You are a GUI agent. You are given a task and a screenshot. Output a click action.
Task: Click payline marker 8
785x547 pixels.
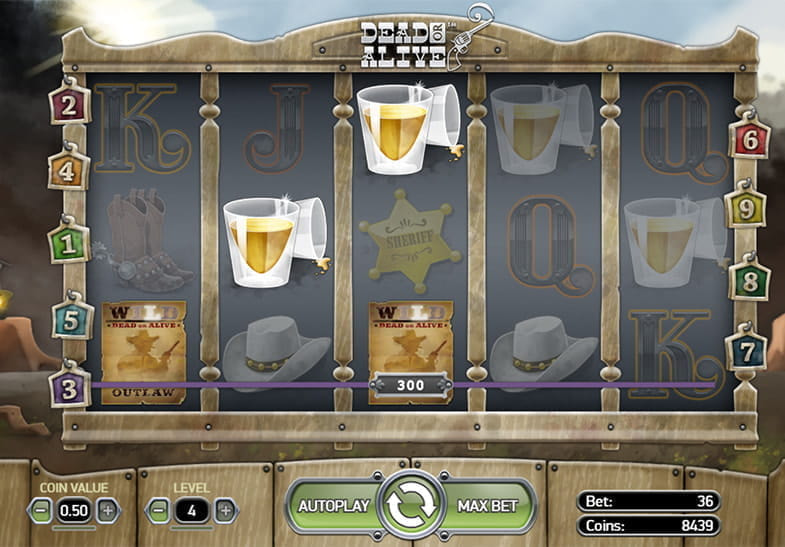749,281
